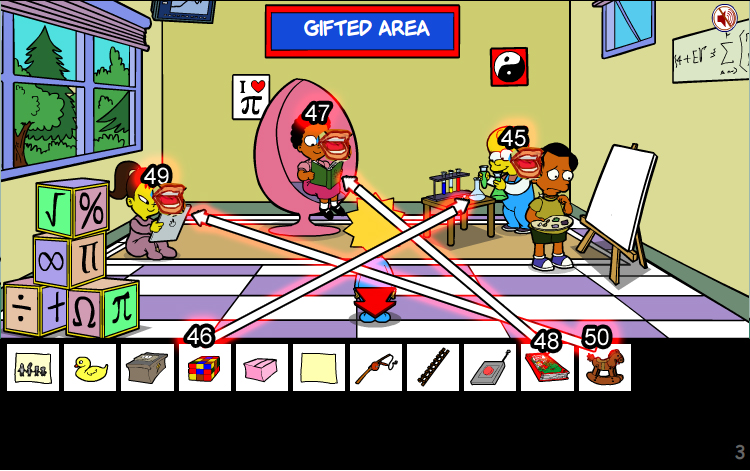Select the slingshot inventory item
This screenshot has height=471, width=750.
(376, 368)
